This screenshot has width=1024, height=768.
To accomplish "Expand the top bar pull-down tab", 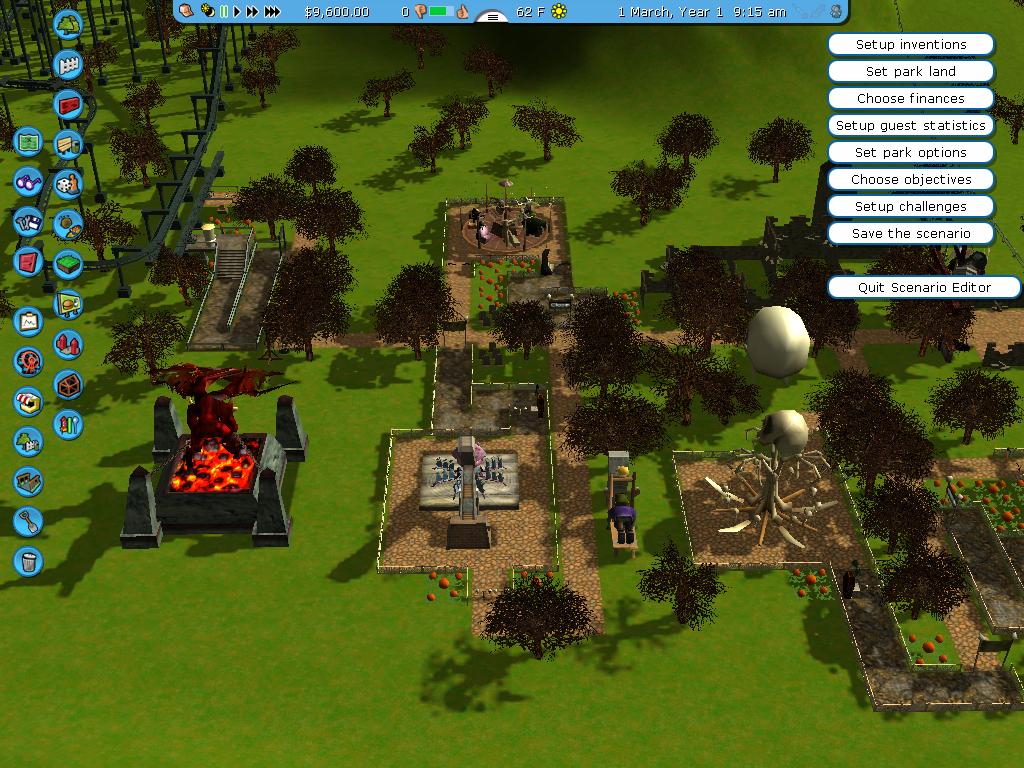I will (x=492, y=17).
